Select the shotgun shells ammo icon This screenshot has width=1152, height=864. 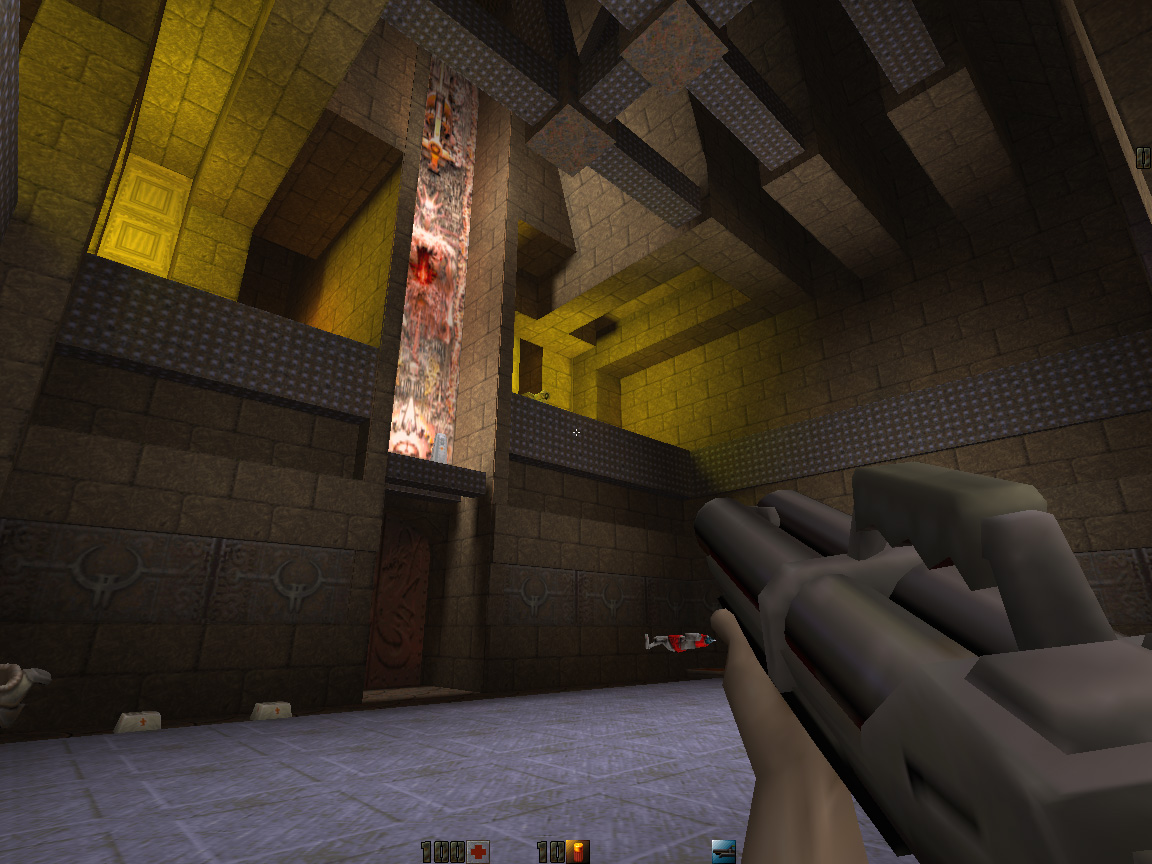[578, 852]
